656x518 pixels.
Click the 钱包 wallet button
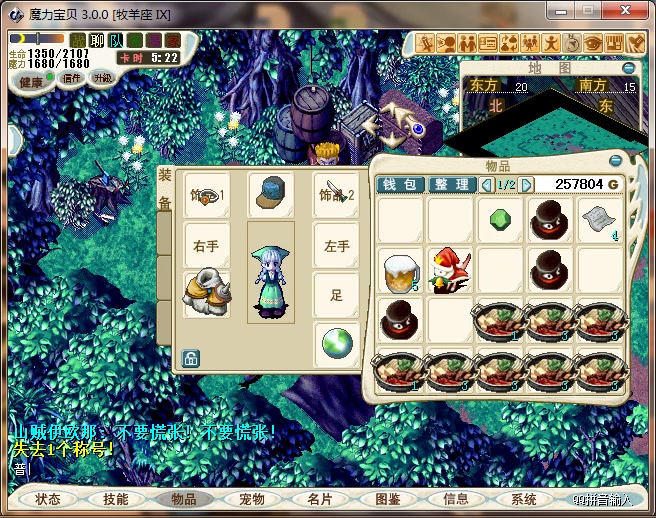tap(400, 185)
